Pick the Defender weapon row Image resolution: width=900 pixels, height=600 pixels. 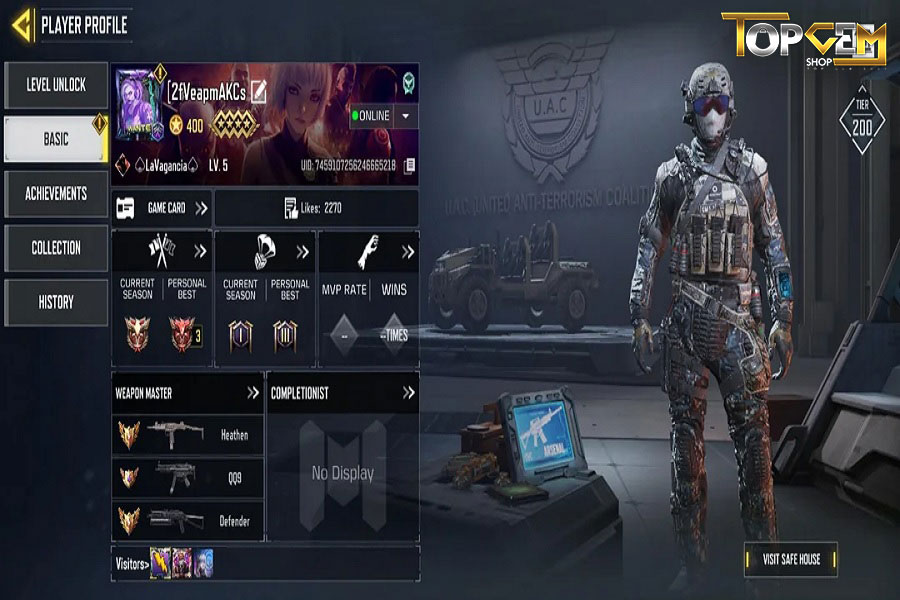point(188,520)
